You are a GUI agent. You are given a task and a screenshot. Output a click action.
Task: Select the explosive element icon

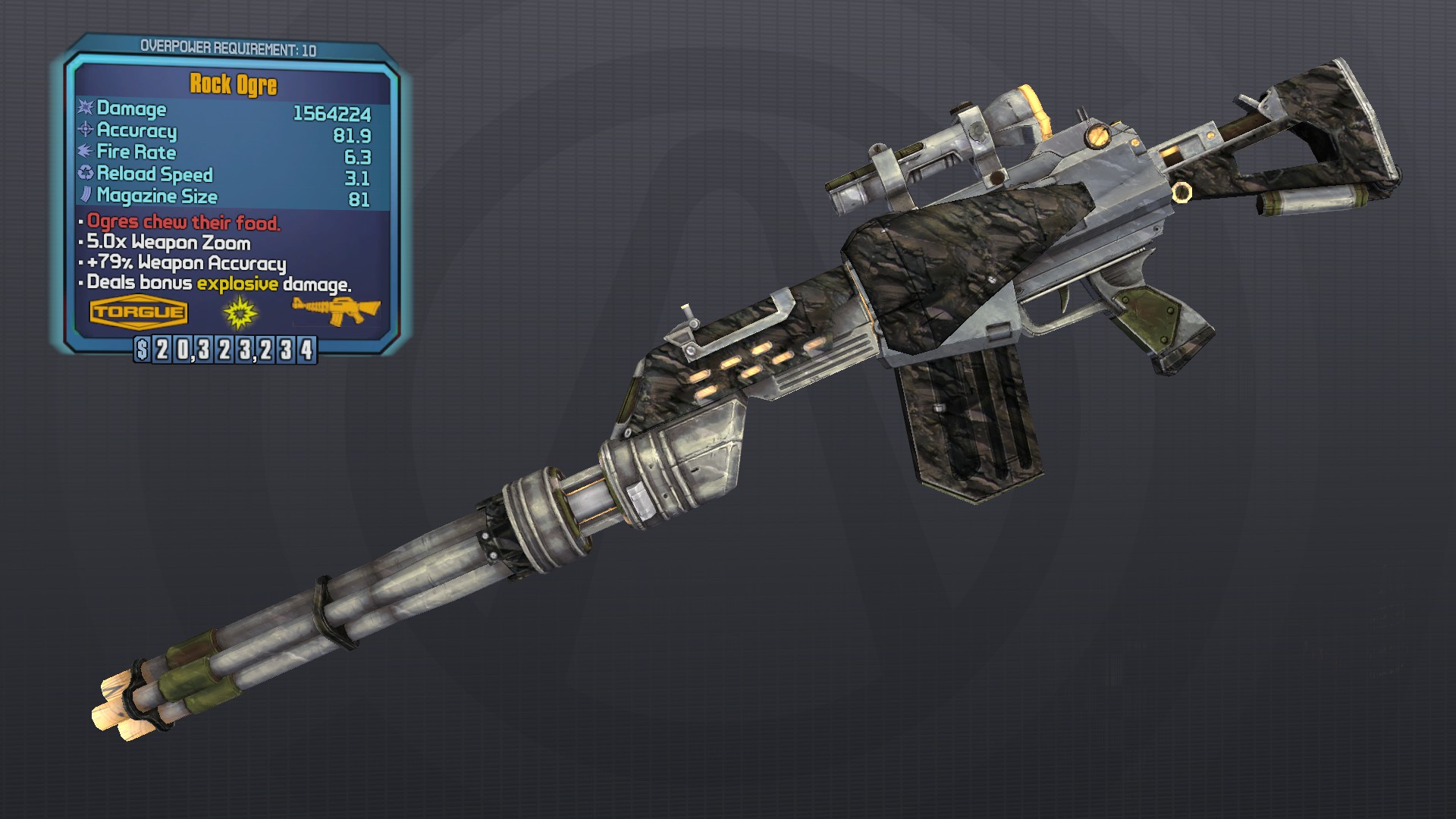coord(240,312)
